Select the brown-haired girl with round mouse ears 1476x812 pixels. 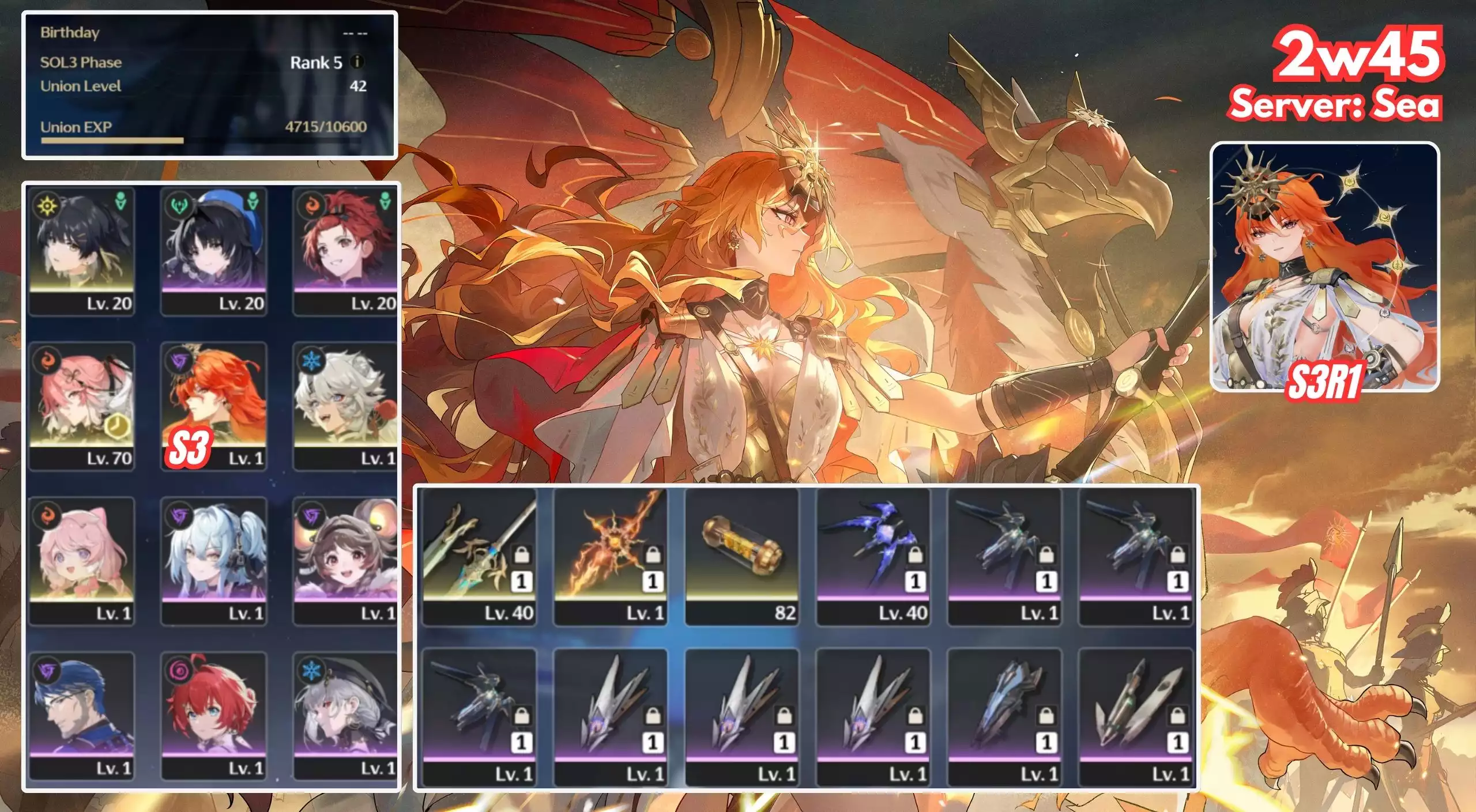click(x=345, y=561)
